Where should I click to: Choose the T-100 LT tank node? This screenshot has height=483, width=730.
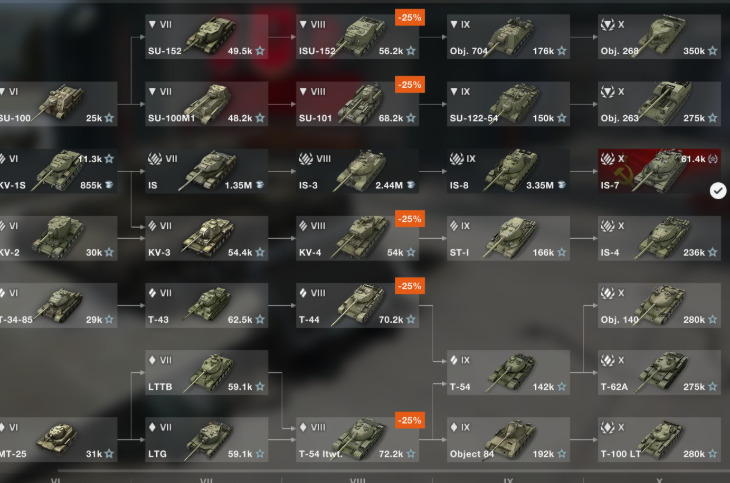coord(659,440)
